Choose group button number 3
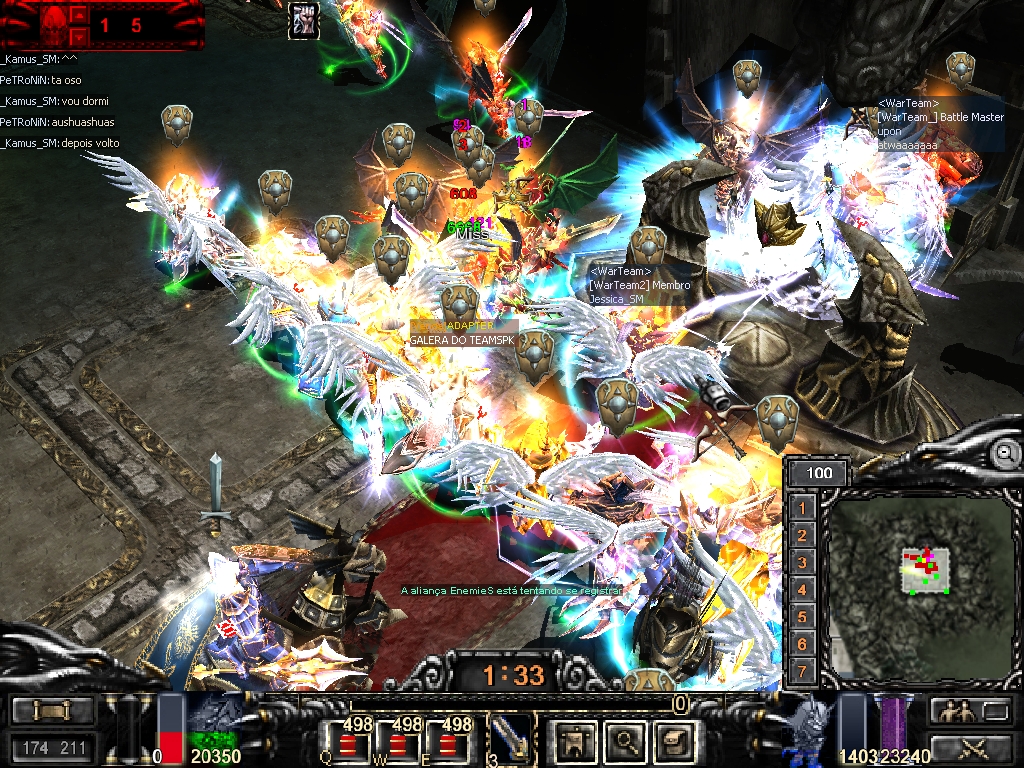Screen dimensions: 1024x768 [x=801, y=563]
